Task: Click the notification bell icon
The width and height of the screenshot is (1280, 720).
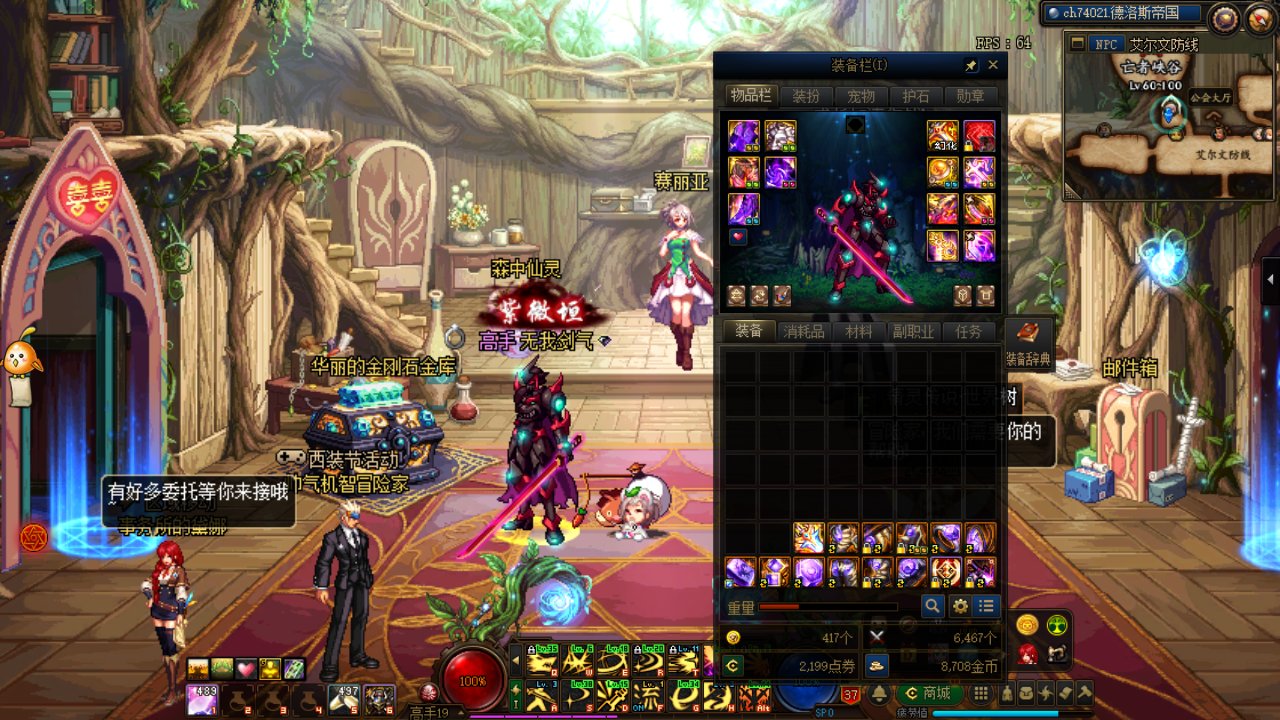Action: tap(880, 693)
